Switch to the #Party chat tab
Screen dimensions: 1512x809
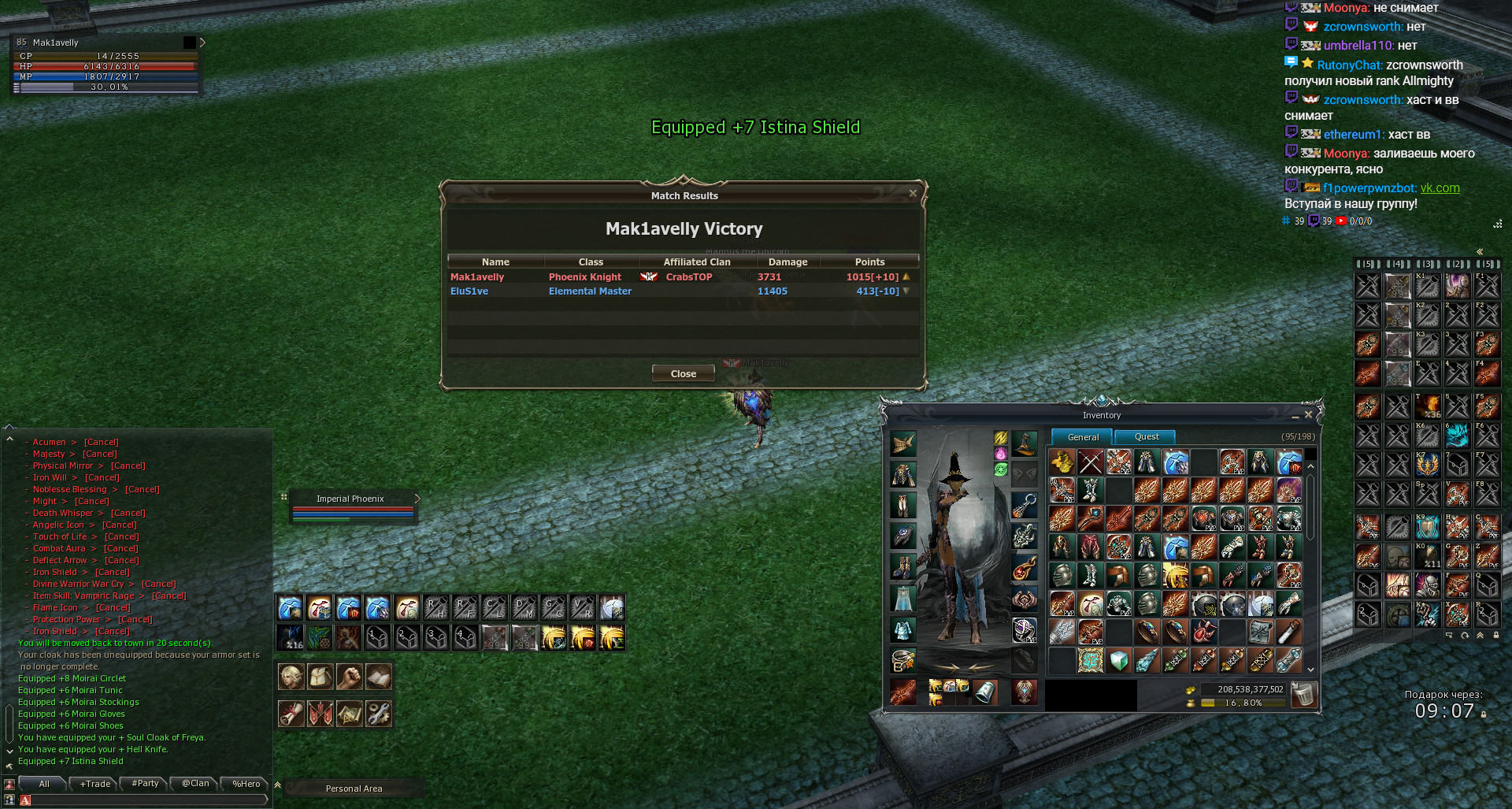[145, 784]
